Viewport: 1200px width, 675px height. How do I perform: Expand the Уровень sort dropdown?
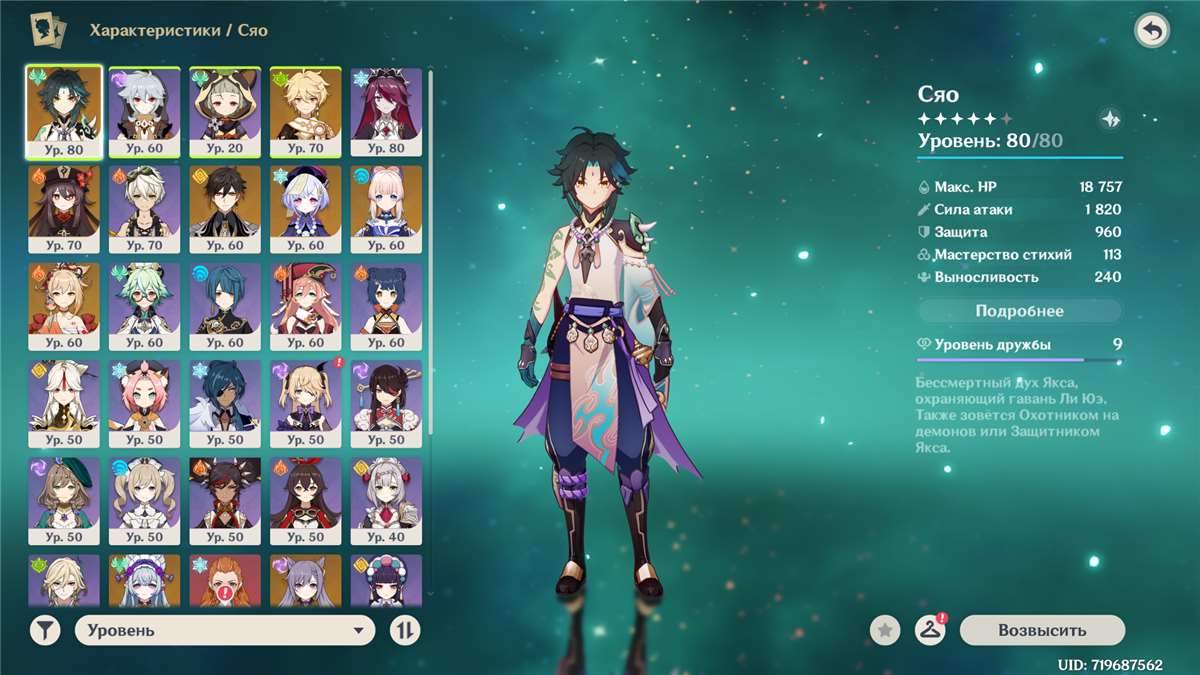[224, 630]
